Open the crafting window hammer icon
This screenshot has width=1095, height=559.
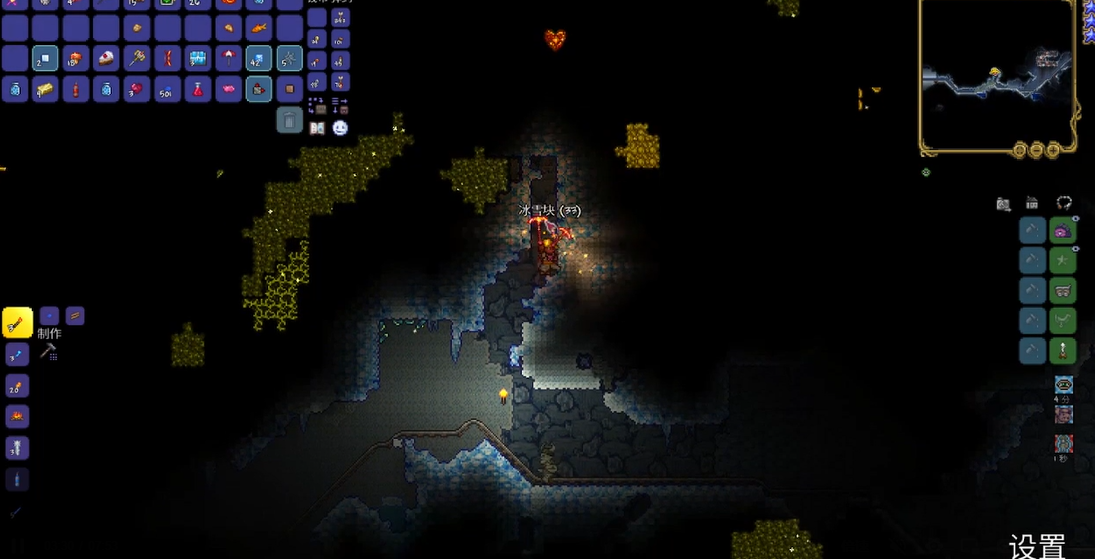[x=47, y=351]
